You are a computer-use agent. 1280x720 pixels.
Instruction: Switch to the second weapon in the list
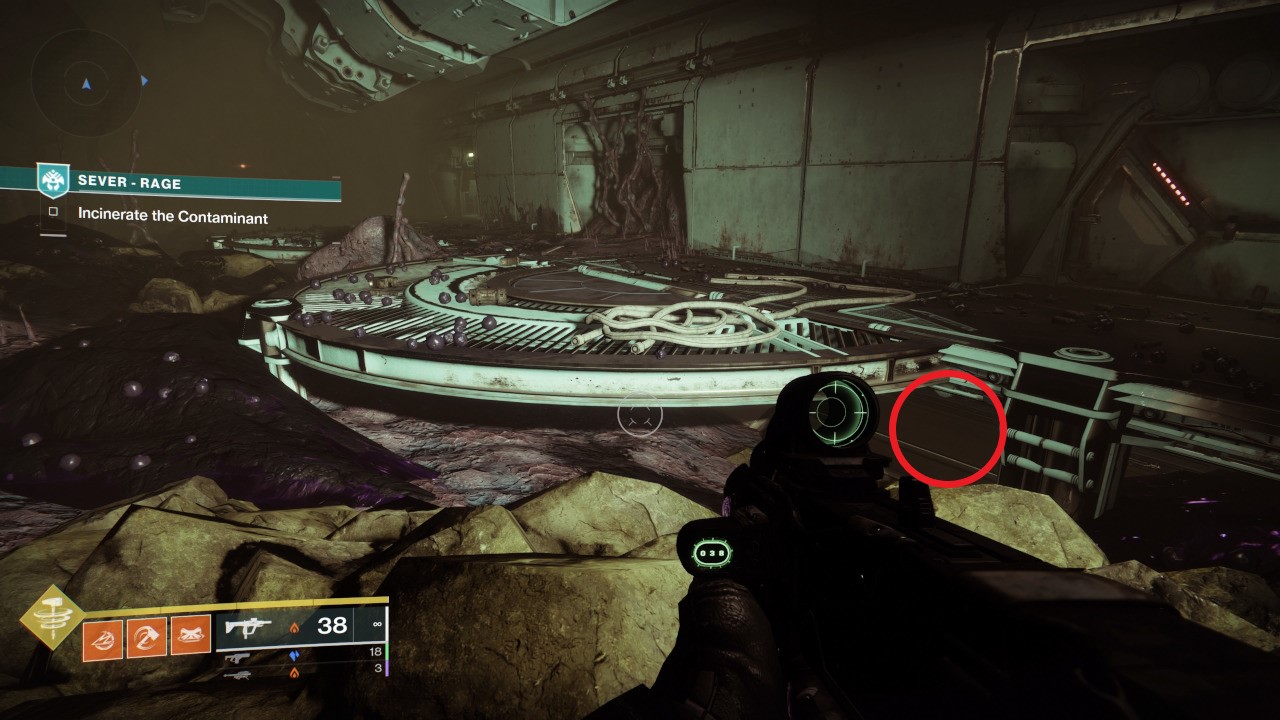(237, 658)
